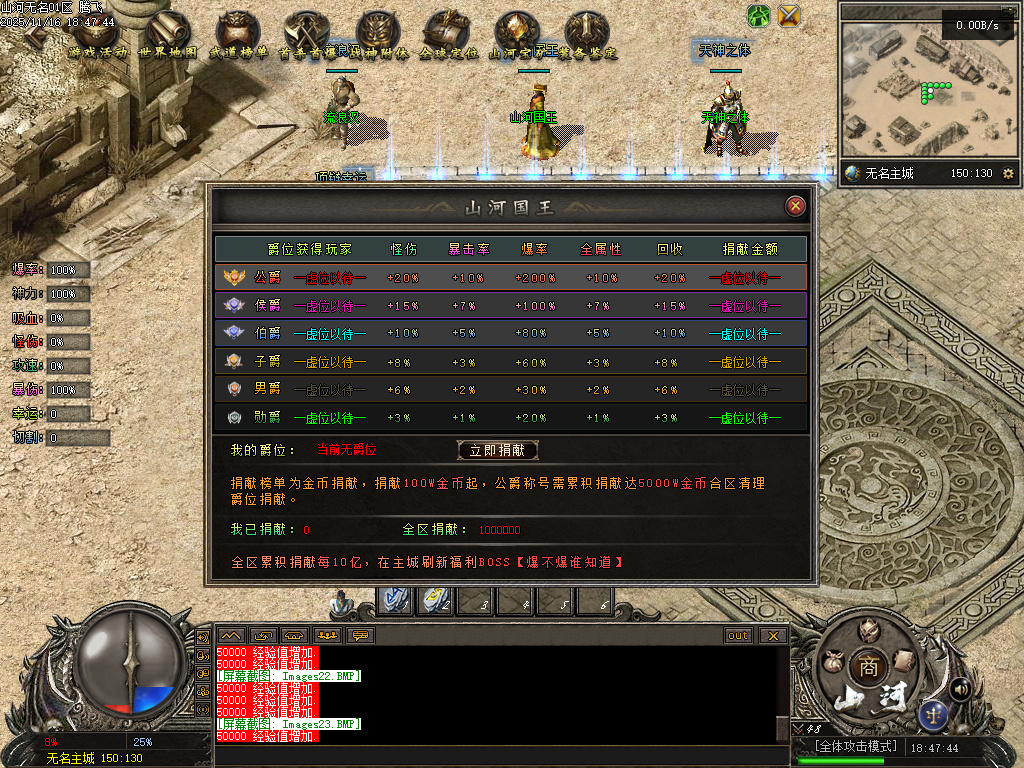Open minimap settings gear
Image resolution: width=1024 pixels, height=768 pixels.
(x=1007, y=174)
